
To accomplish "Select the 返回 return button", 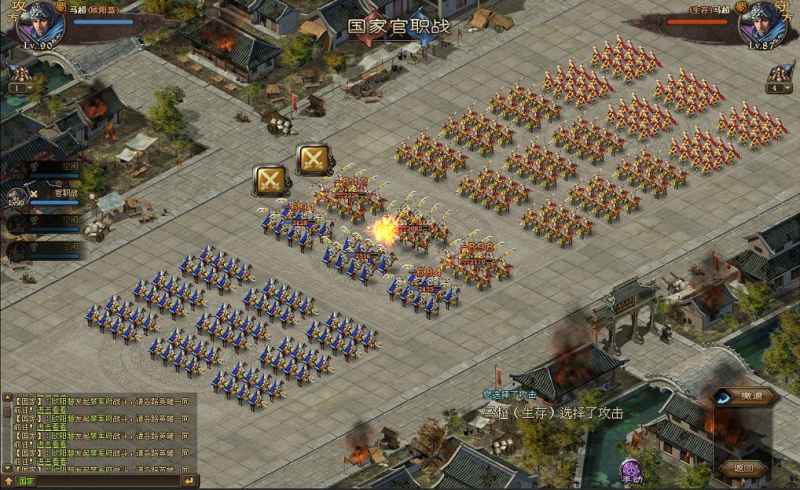I will pos(743,467).
